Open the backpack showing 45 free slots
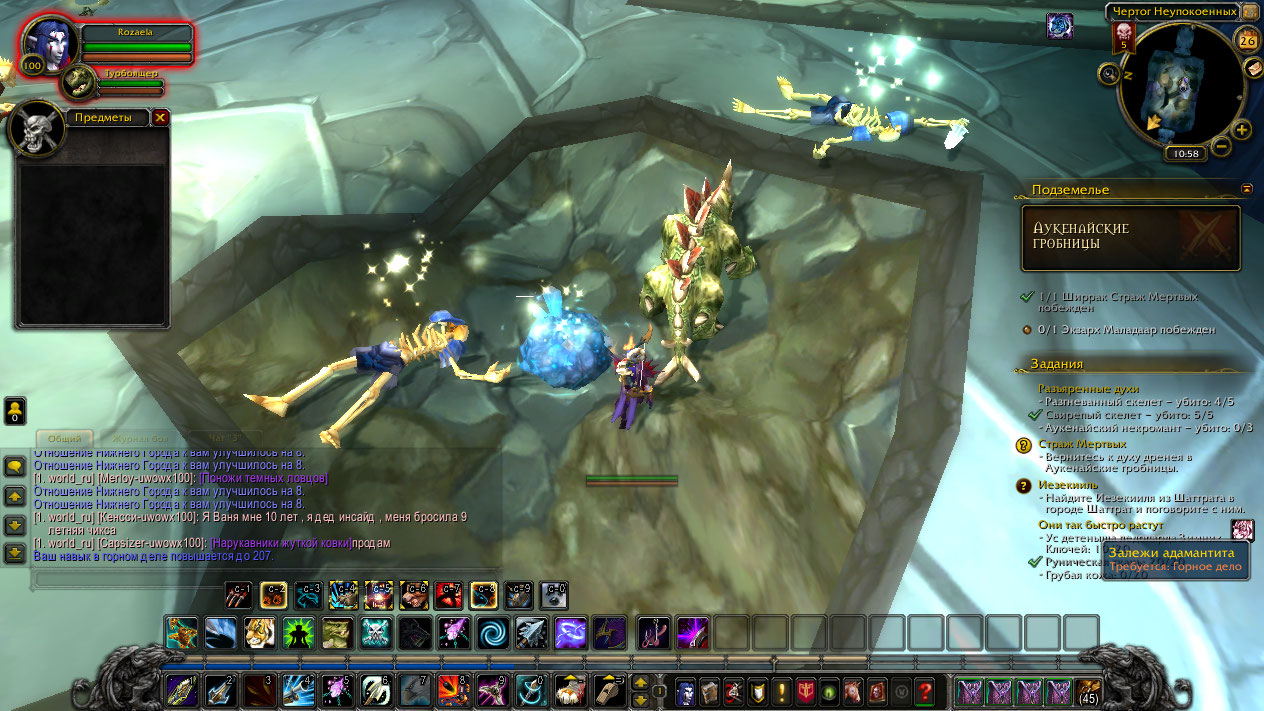Screen dimensions: 1264x711 click(1087, 690)
